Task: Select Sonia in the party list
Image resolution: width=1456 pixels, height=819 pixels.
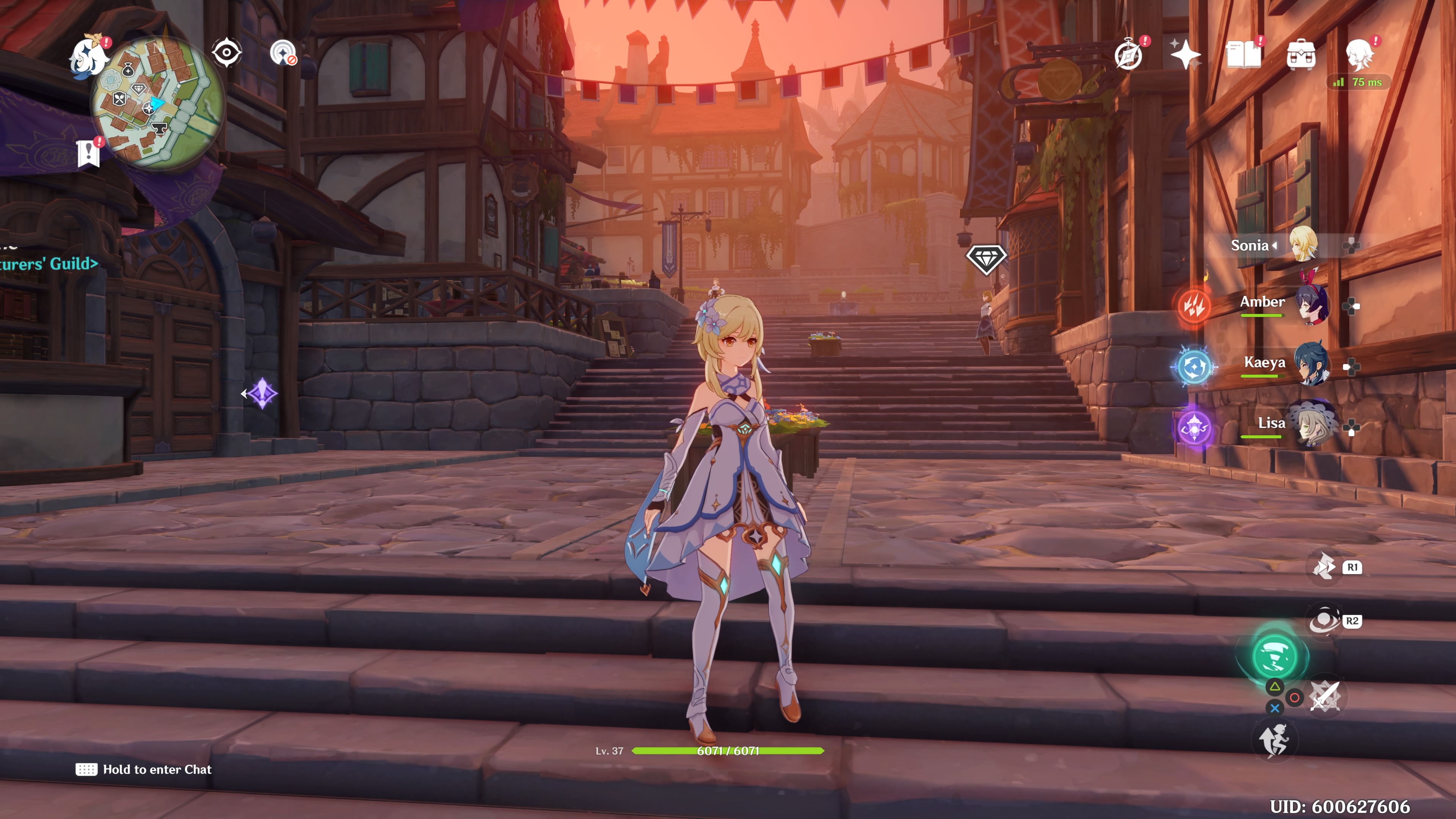Action: pos(1304,245)
